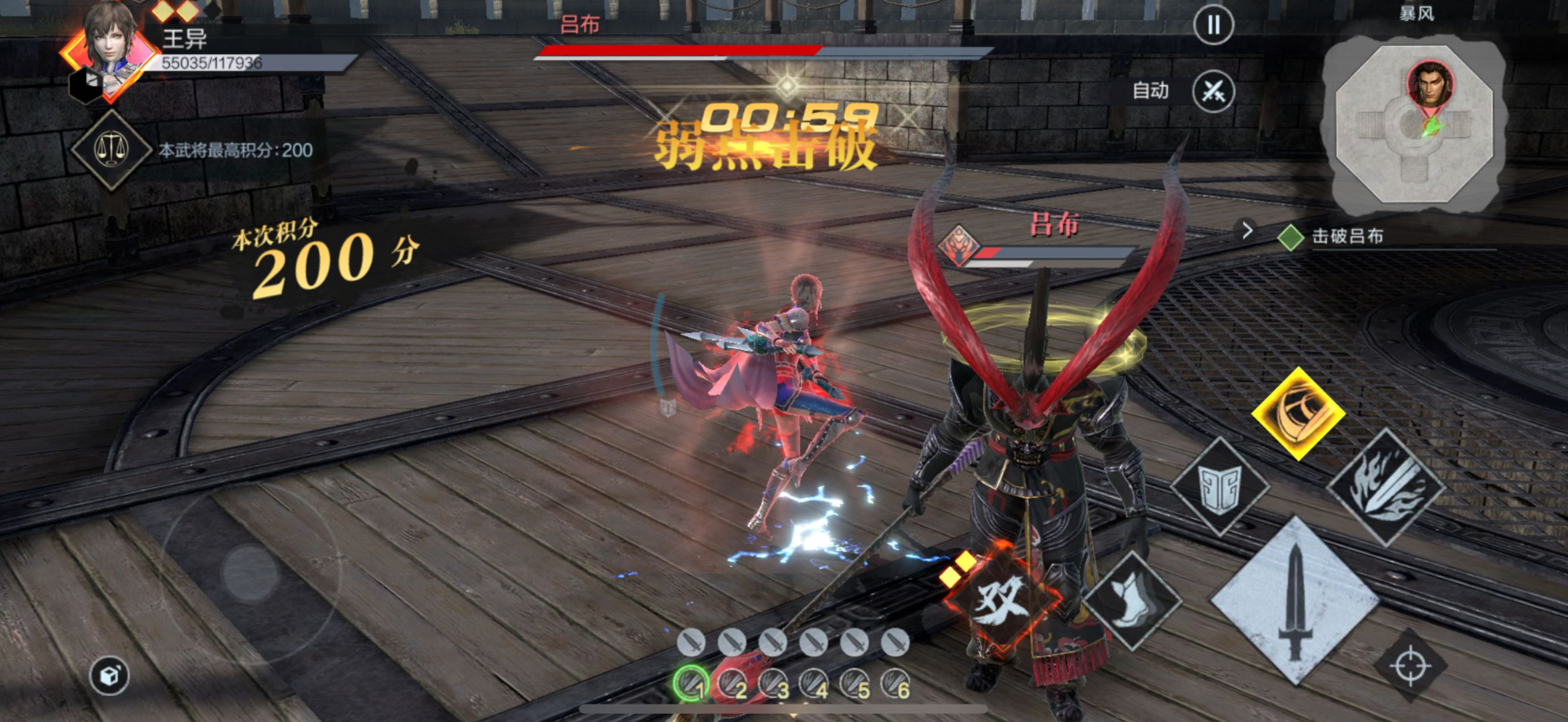The height and width of the screenshot is (722, 1568).
Task: Unleash the 双 musou attack
Action: (x=1002, y=597)
